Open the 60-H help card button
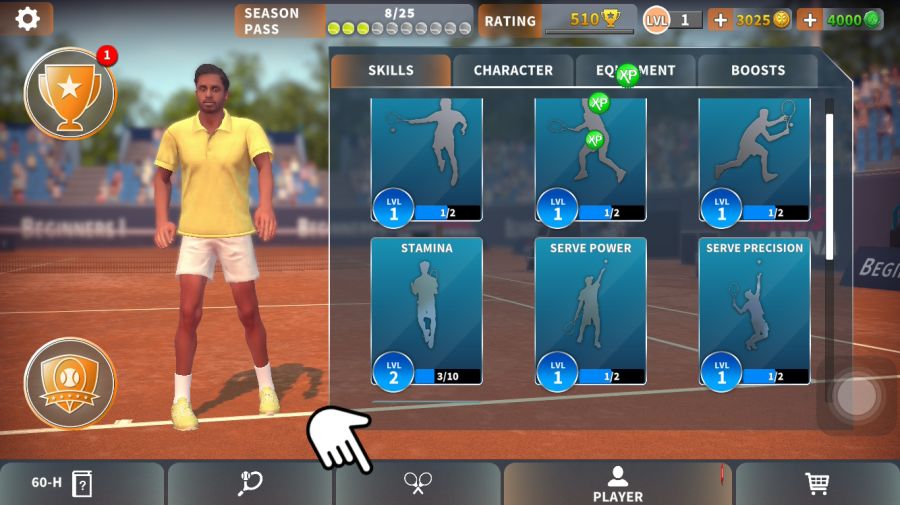The image size is (900, 505). 82,484
